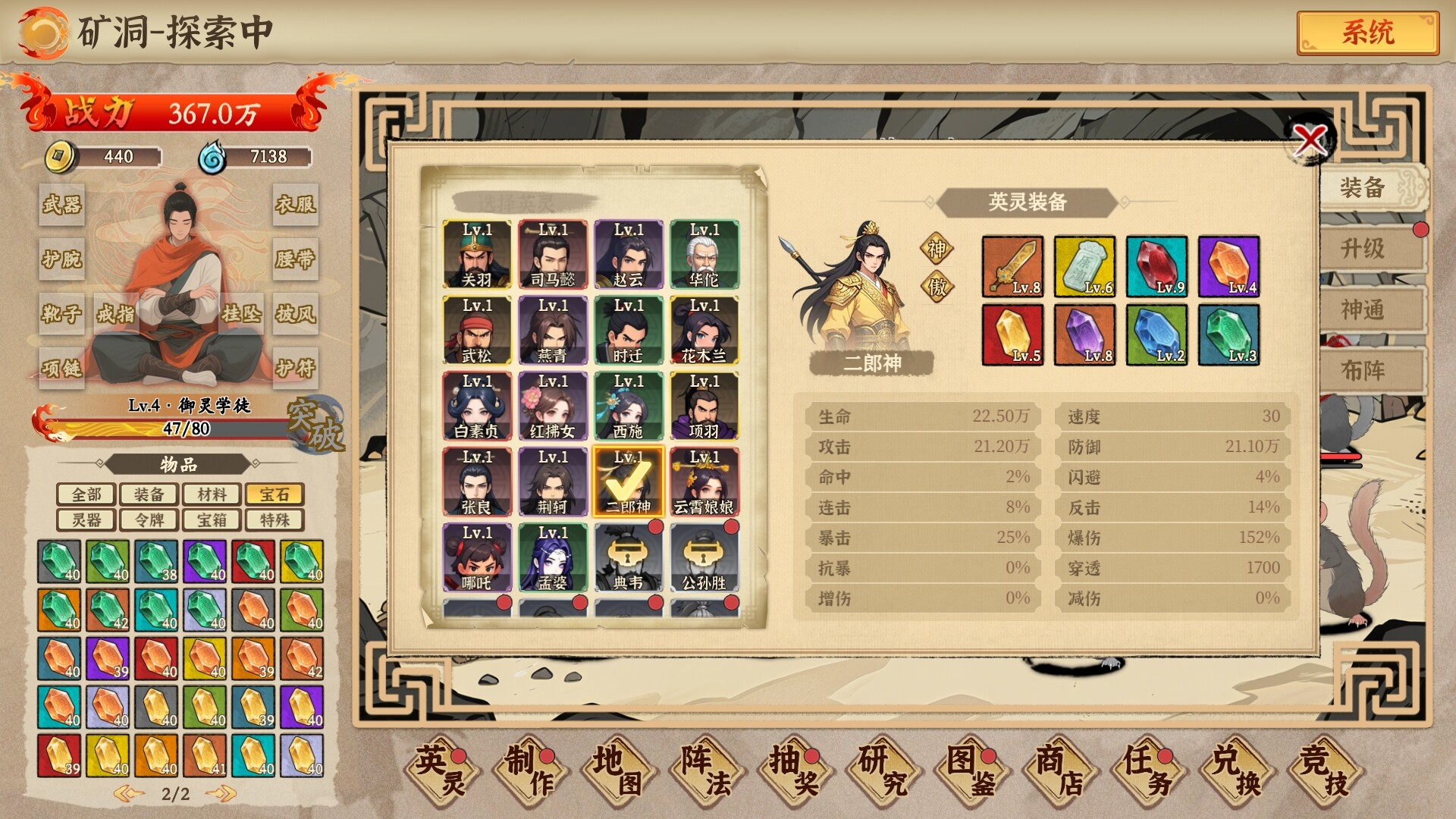The height and width of the screenshot is (819, 1456).
Task: Select hero 哪吒 portrait
Action: pyautogui.click(x=477, y=558)
